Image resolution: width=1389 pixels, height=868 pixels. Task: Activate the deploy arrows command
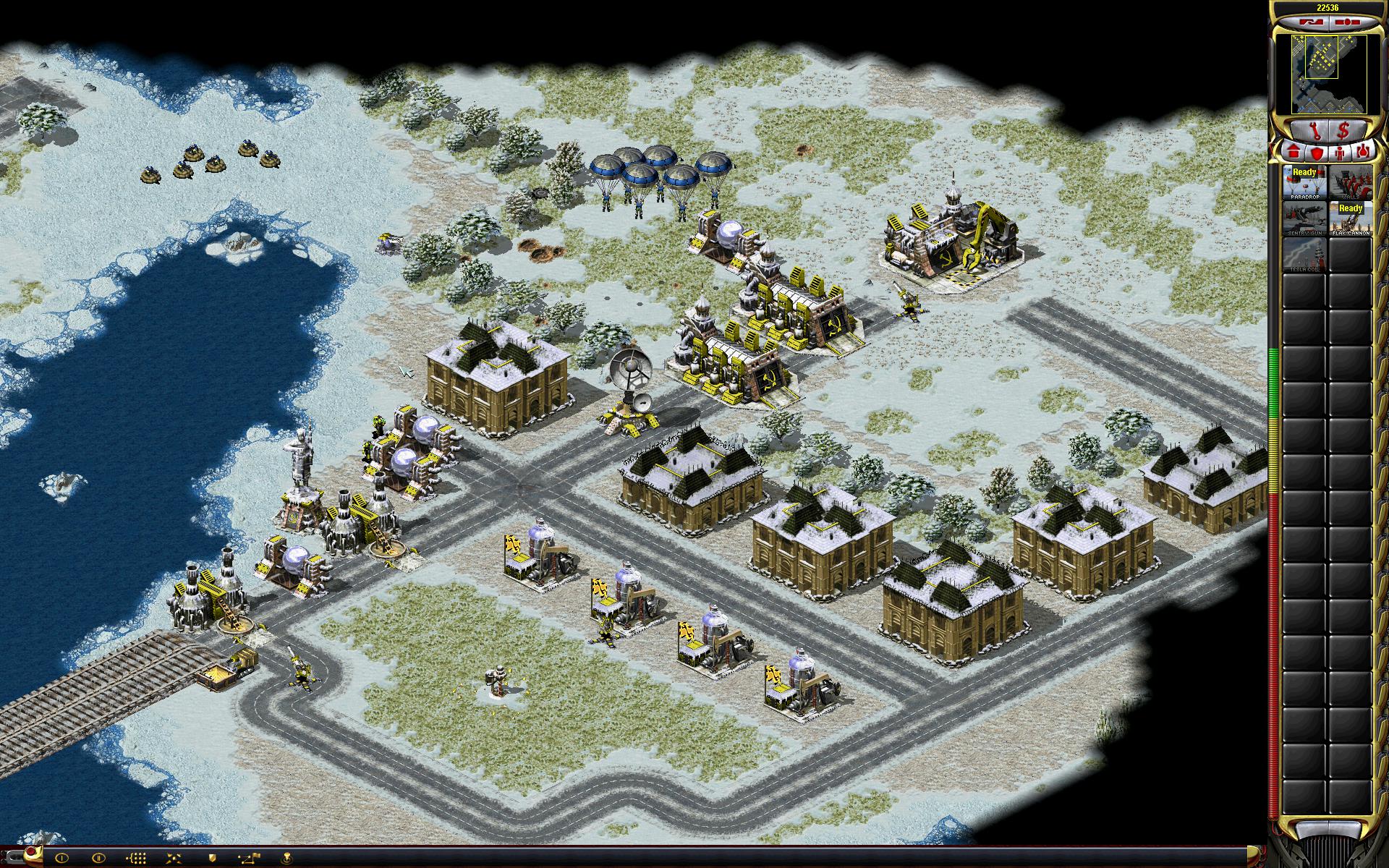click(x=175, y=857)
